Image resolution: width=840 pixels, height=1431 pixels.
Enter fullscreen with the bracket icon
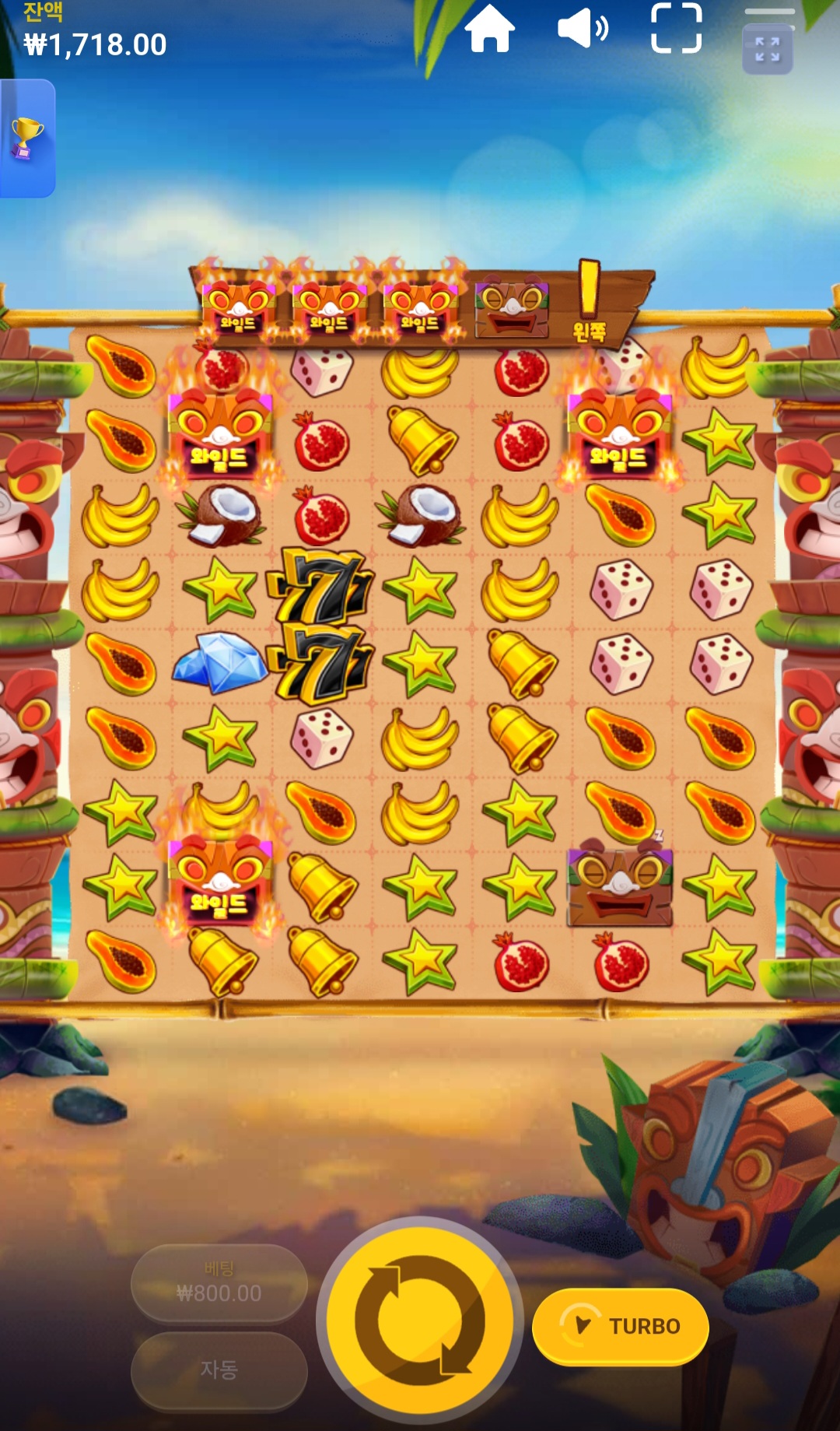(x=676, y=29)
